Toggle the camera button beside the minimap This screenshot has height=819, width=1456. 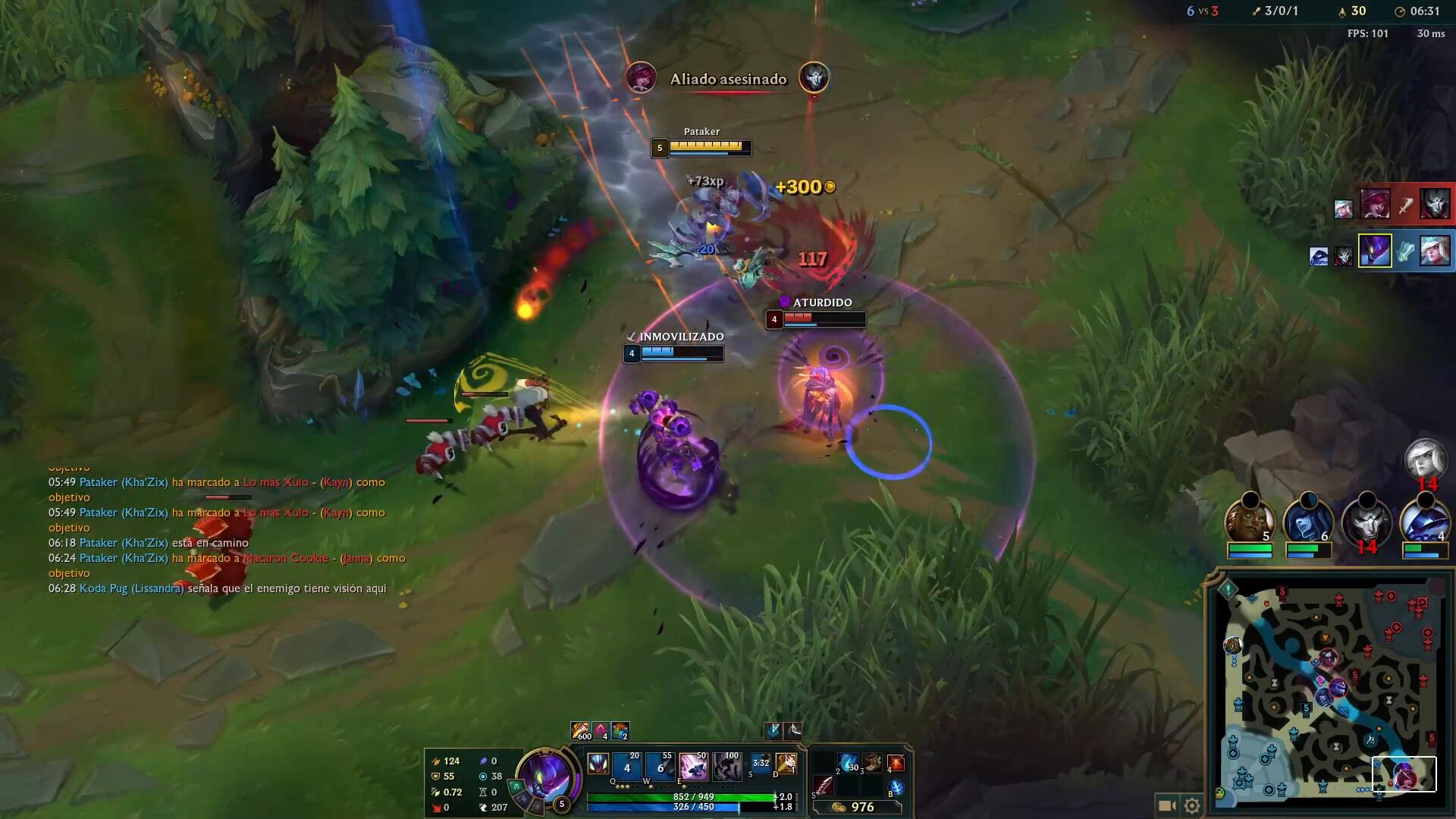(x=1167, y=805)
